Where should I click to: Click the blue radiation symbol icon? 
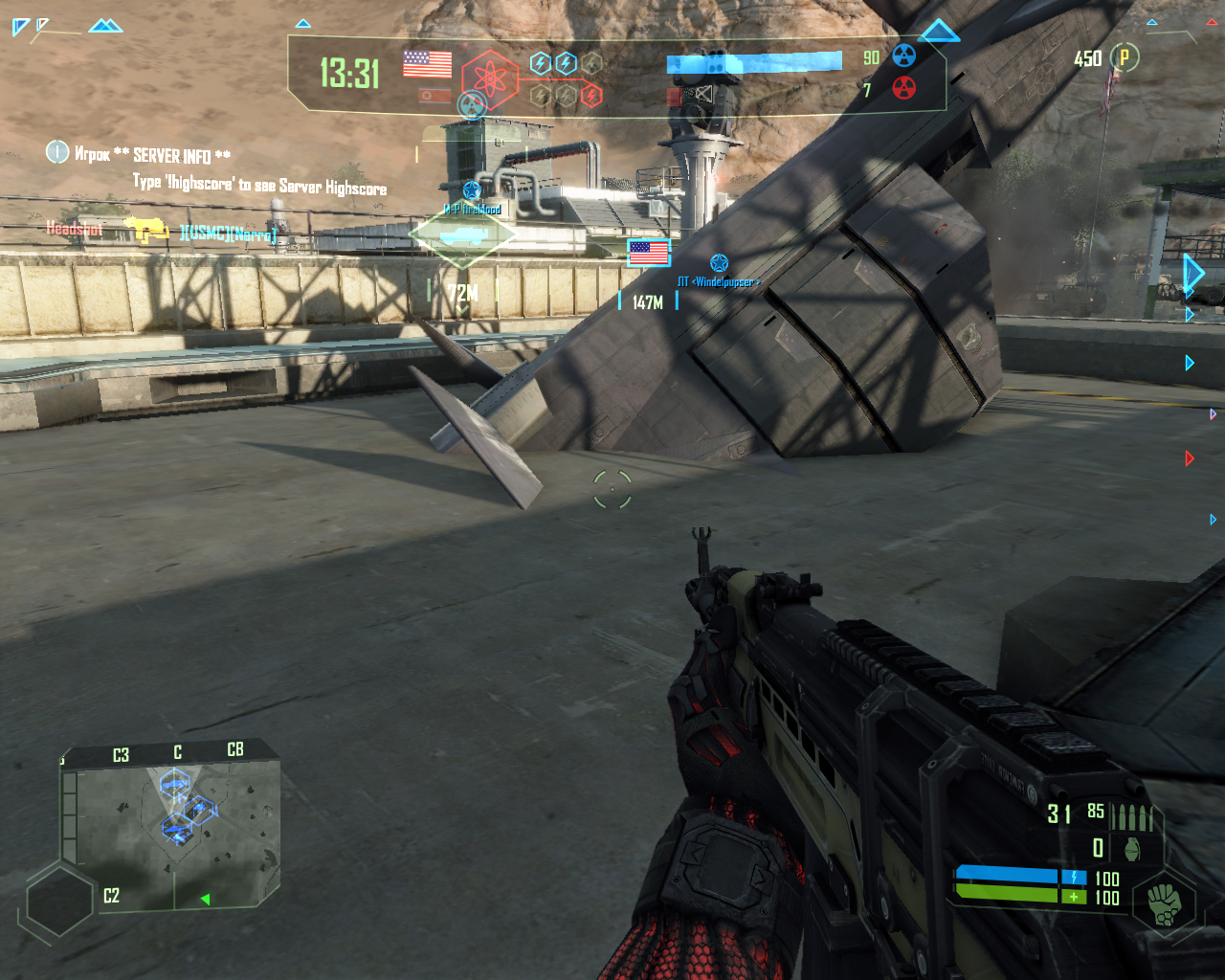click(903, 56)
